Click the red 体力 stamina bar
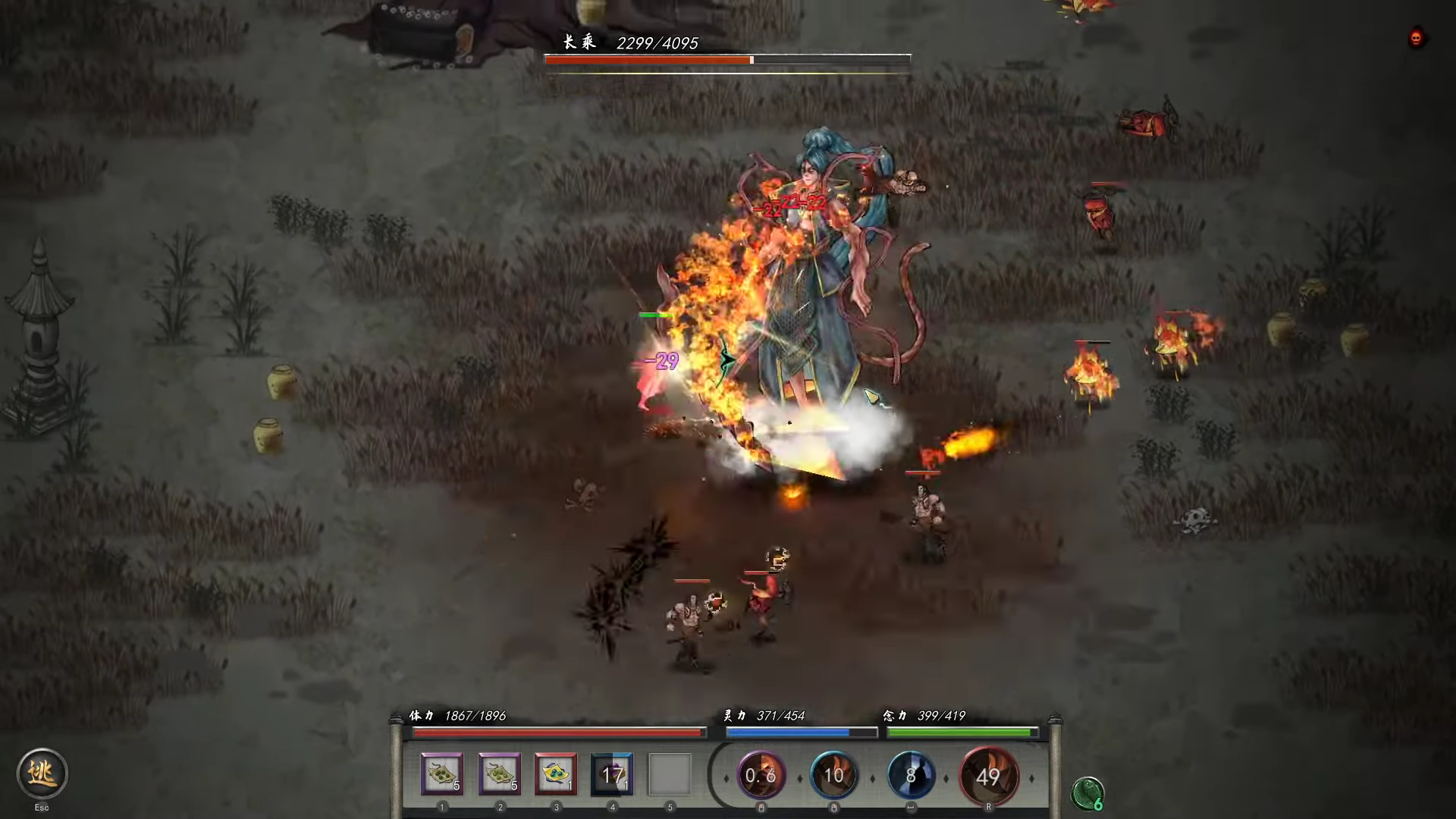Screen dimensions: 1456x819 pyautogui.click(x=557, y=733)
